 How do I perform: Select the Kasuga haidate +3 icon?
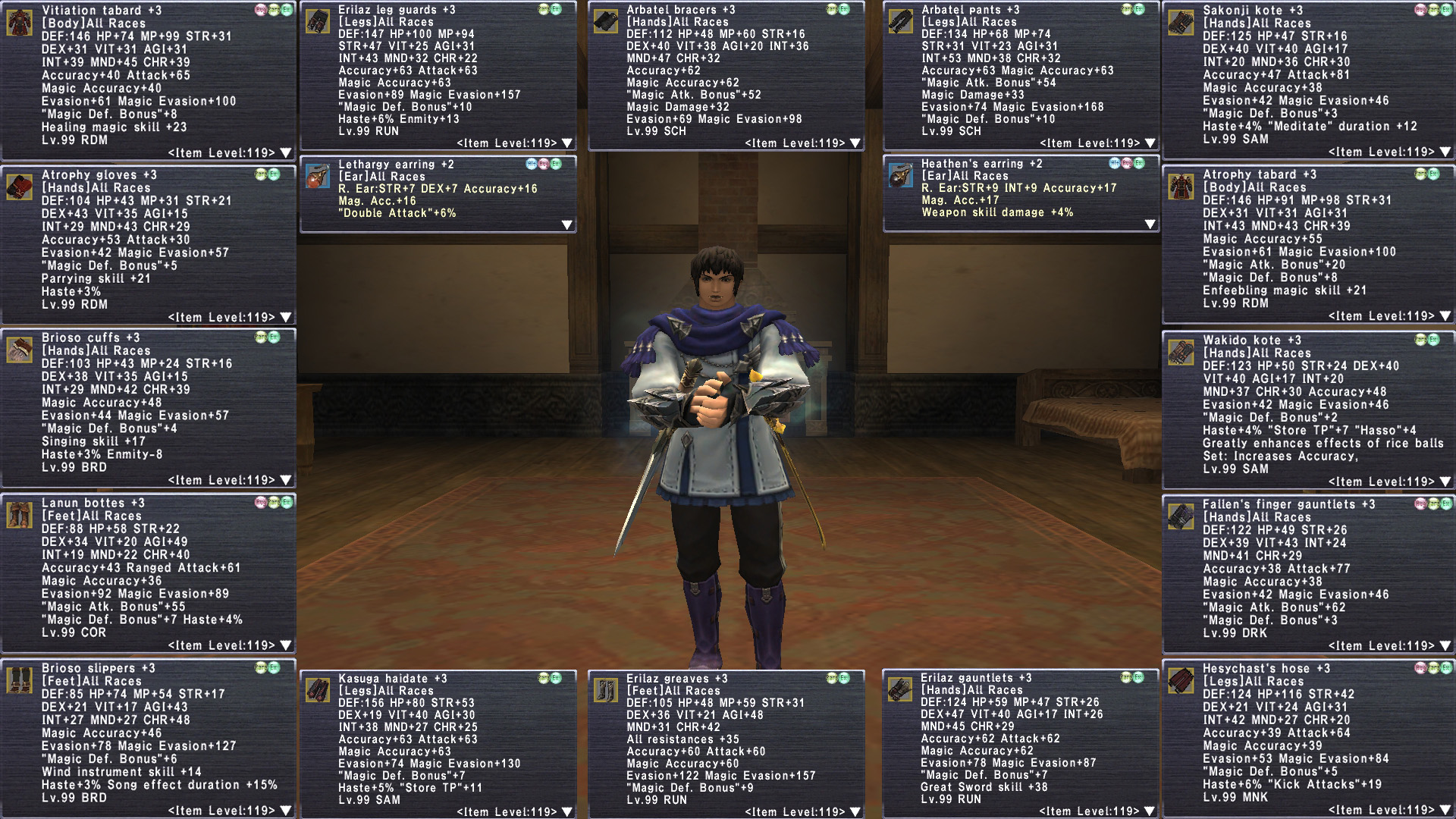click(317, 690)
